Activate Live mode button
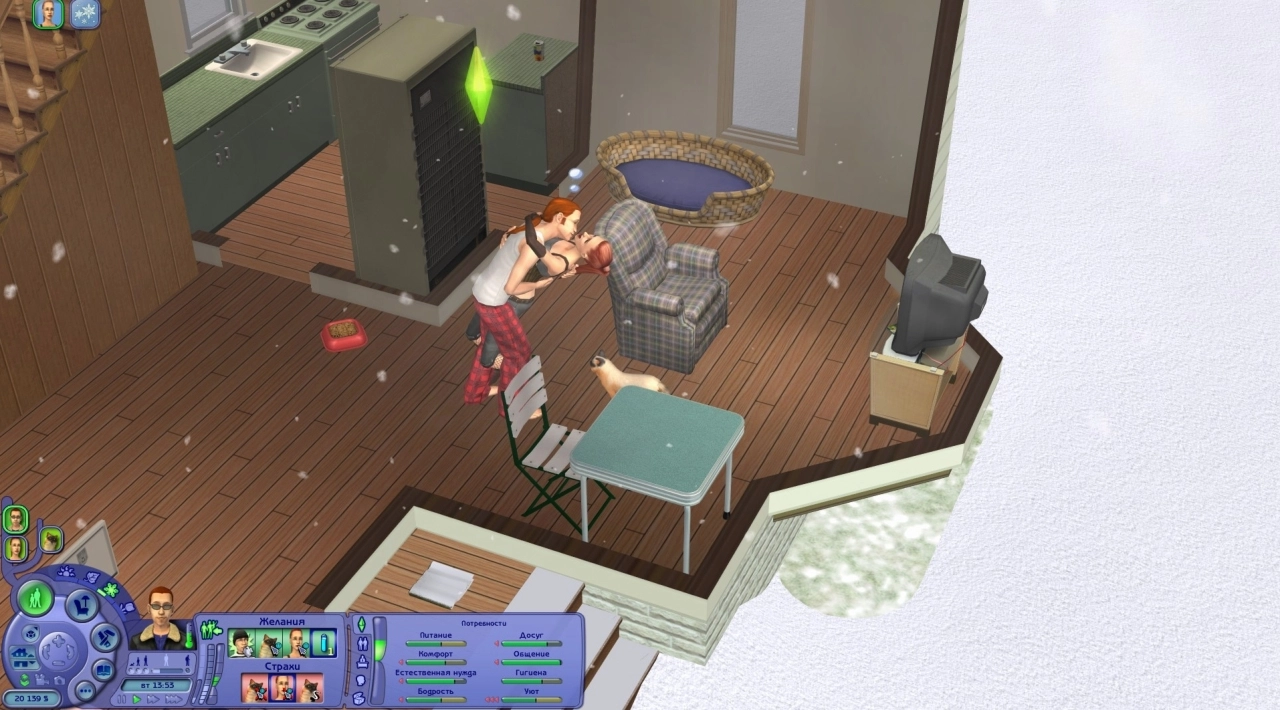The width and height of the screenshot is (1280, 710). click(x=36, y=598)
